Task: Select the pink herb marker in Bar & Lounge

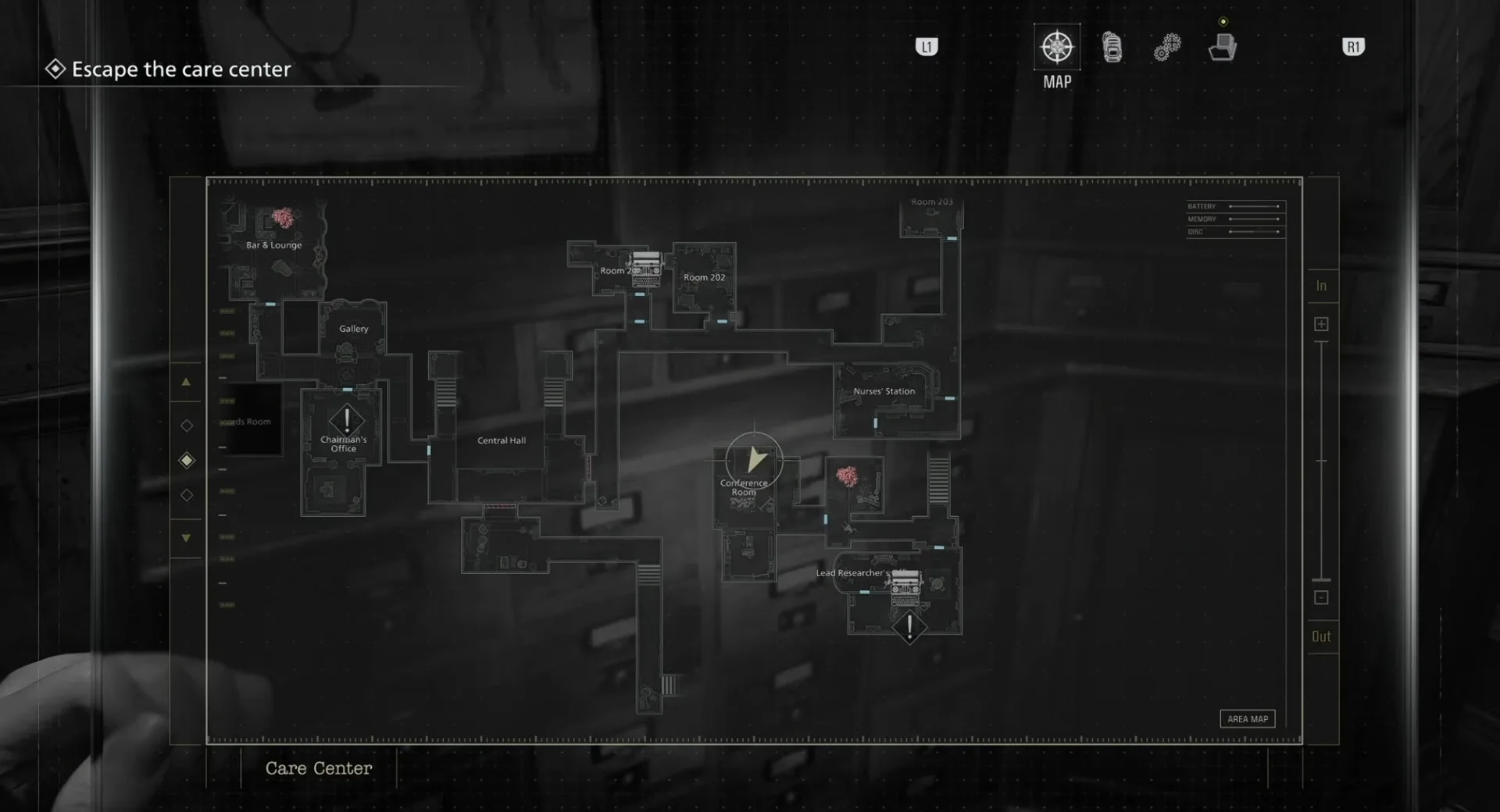Action: pos(284,217)
